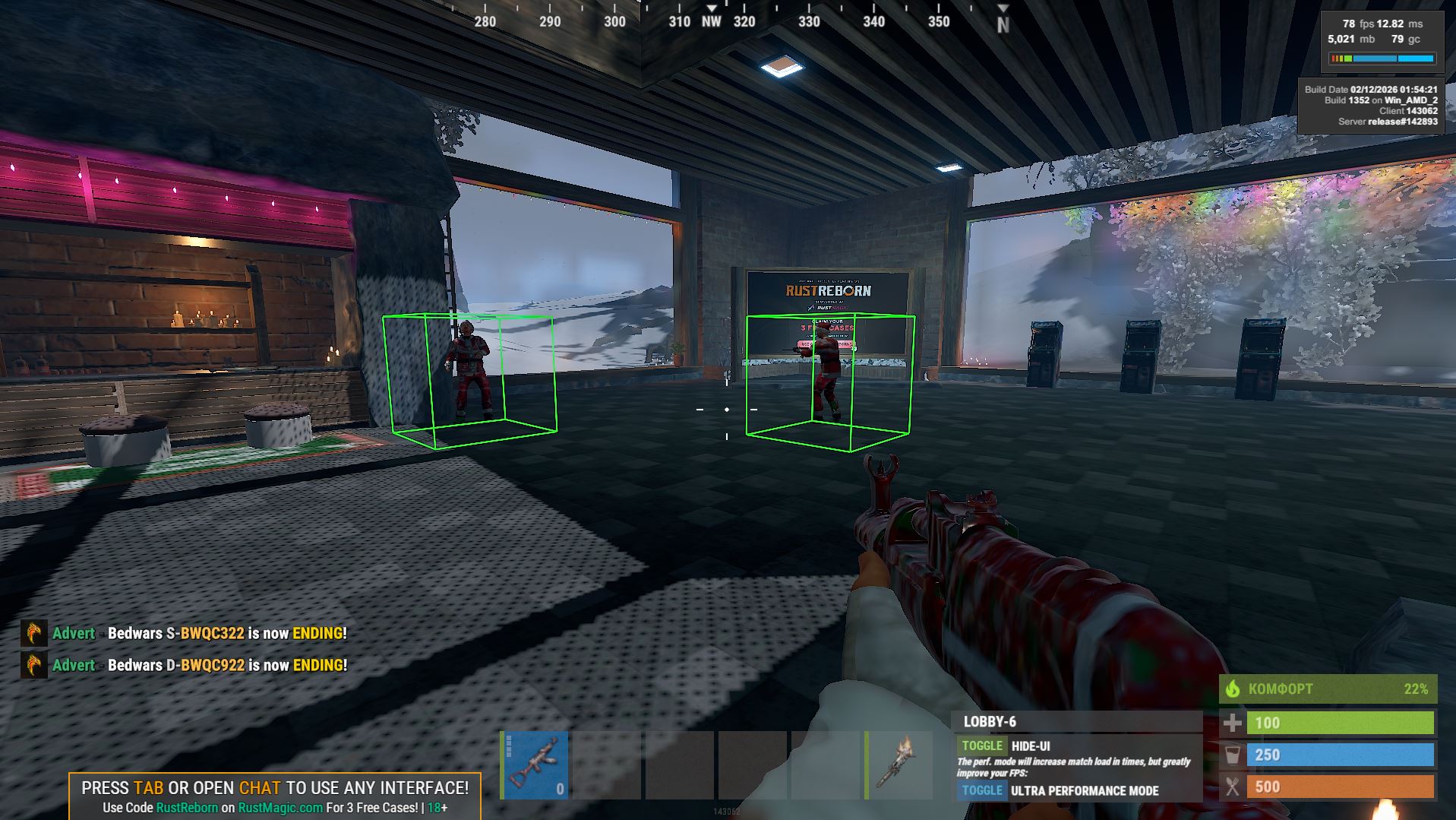Viewport: 1456px width, 820px height.
Task: Click the cutlery food icon on the HUD
Action: tap(1233, 787)
